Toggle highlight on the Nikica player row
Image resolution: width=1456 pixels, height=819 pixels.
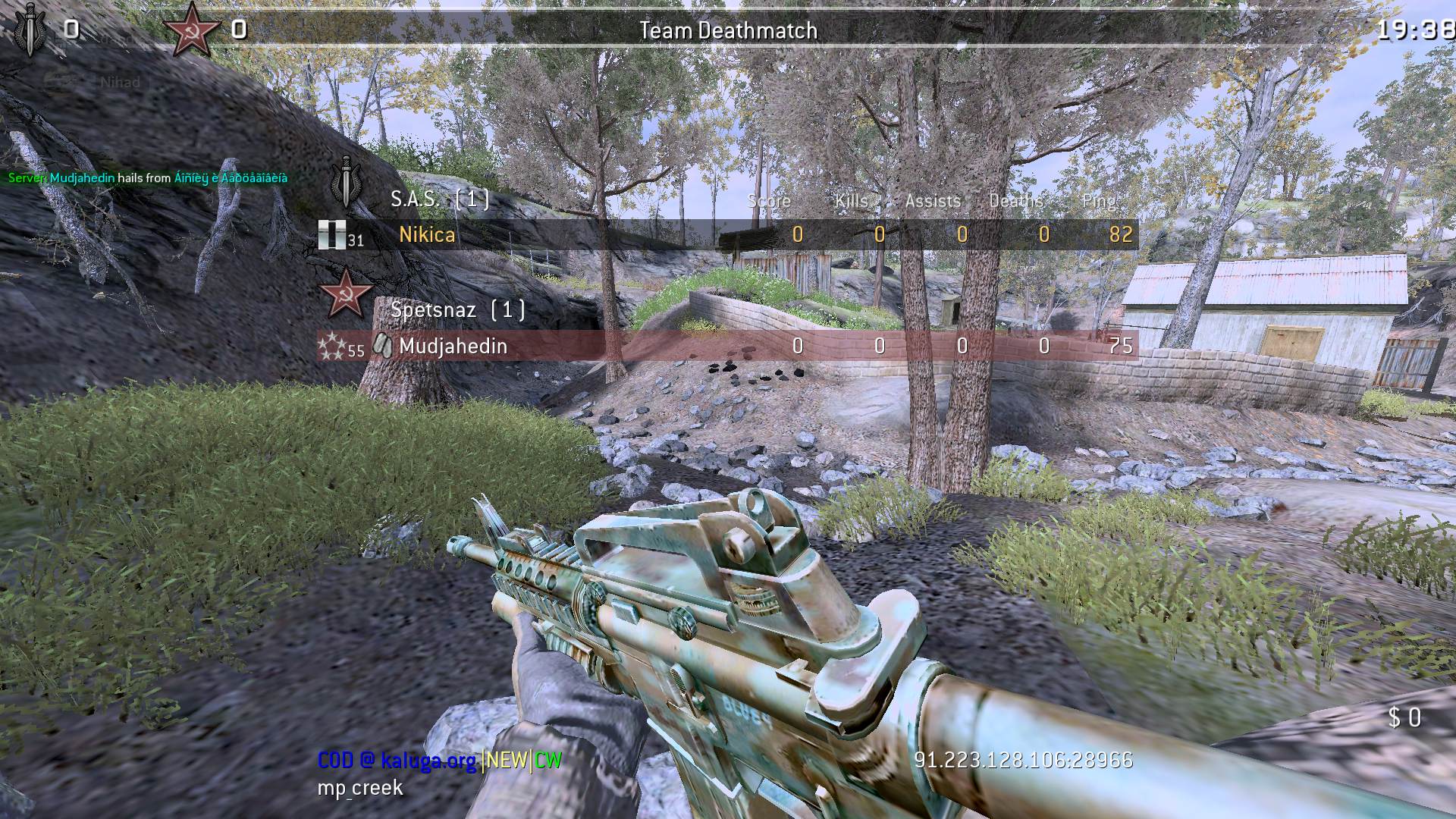[720, 235]
